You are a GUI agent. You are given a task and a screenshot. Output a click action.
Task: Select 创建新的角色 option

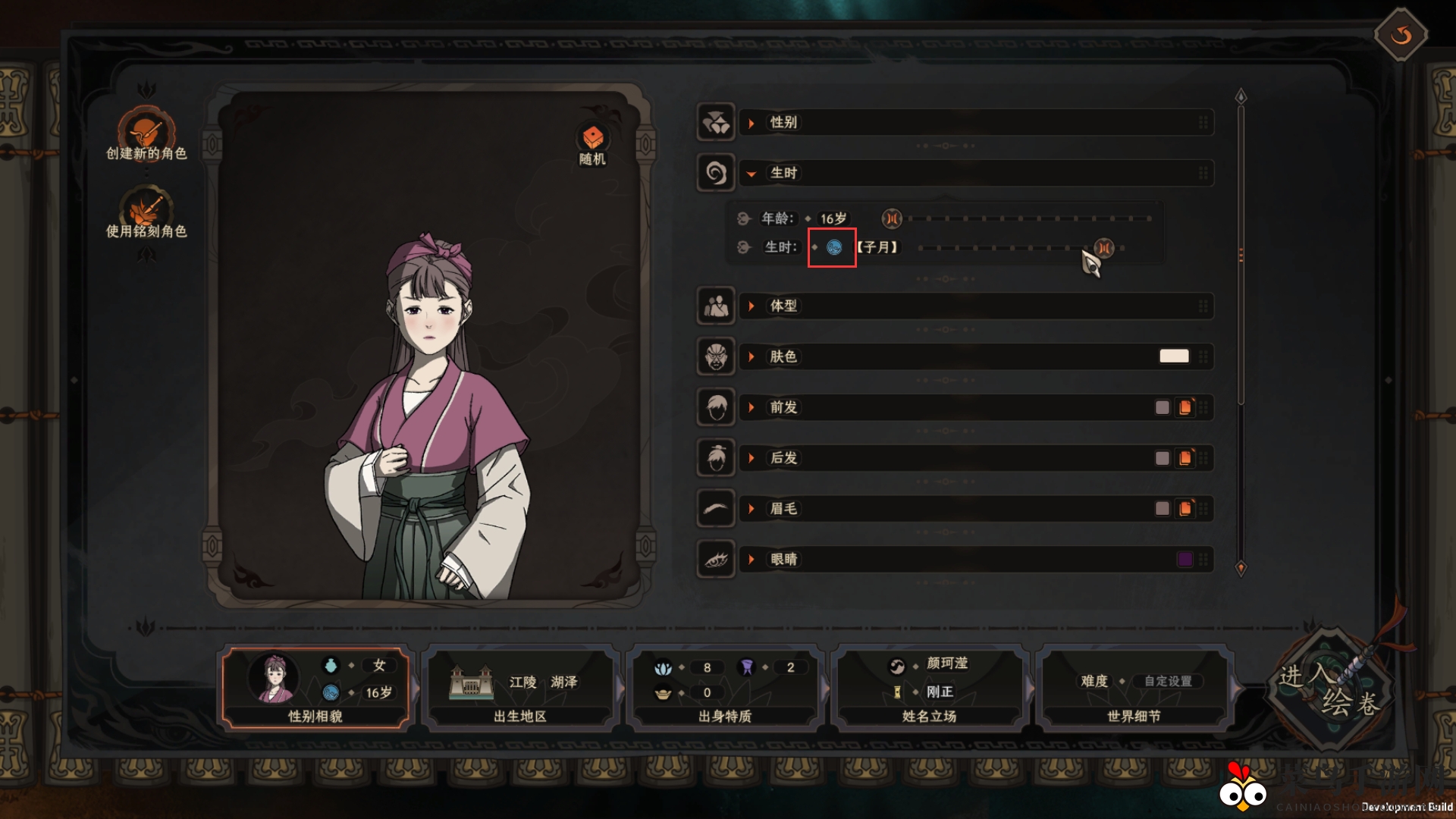click(146, 133)
